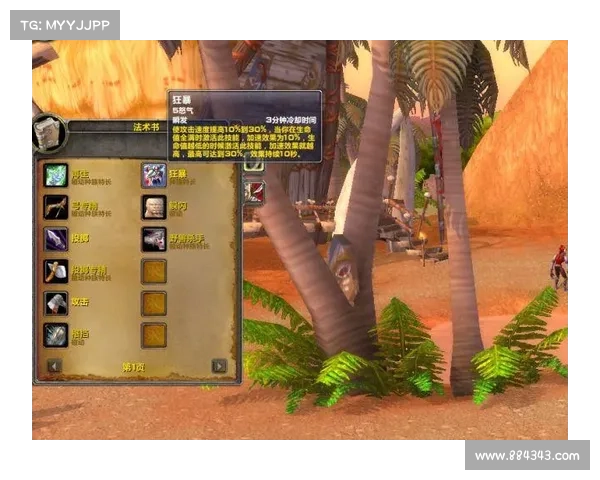This screenshot has height=480, width=600.
Task: Select the Block (格挡) ability icon
Action: [x=55, y=335]
